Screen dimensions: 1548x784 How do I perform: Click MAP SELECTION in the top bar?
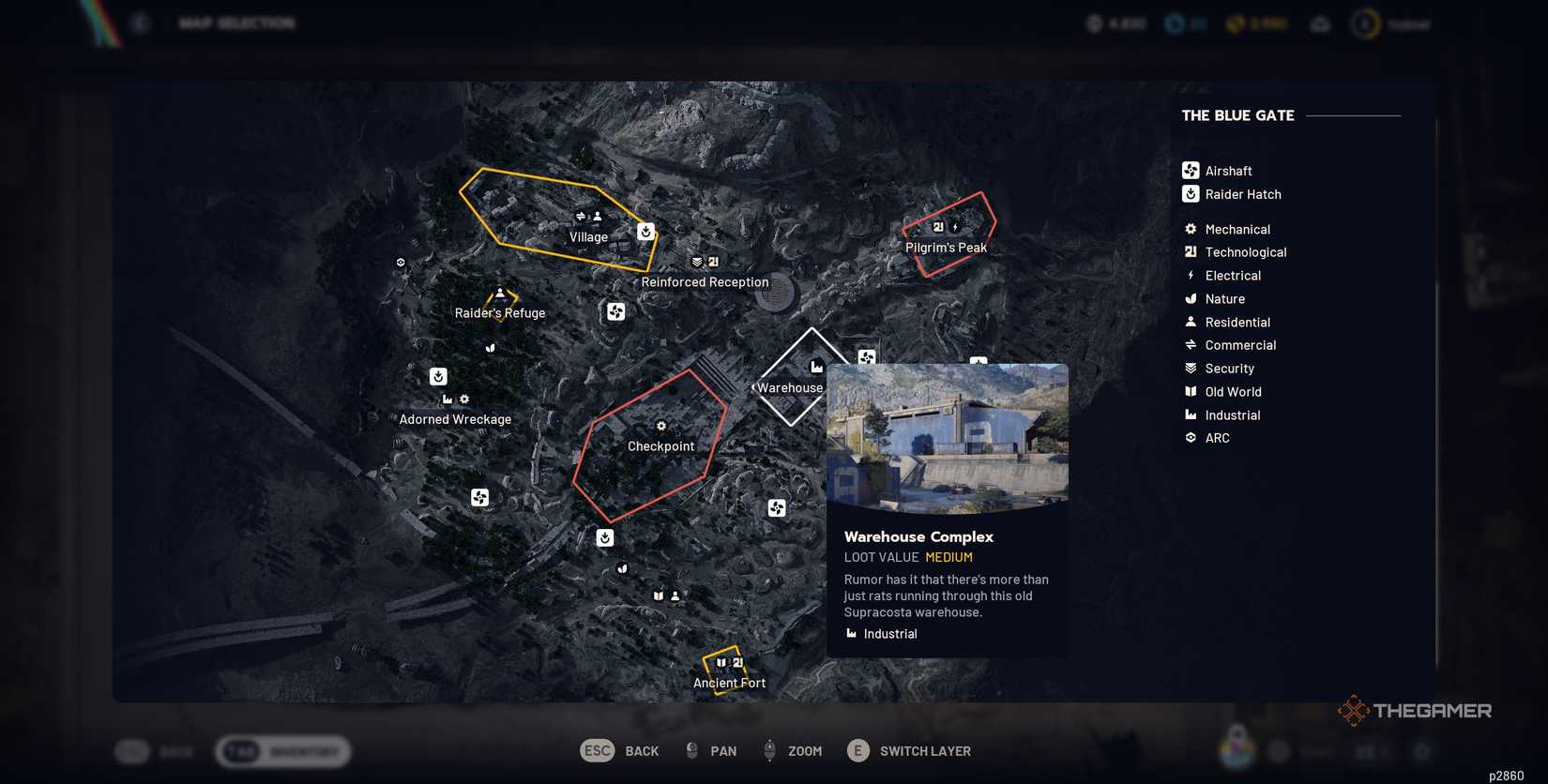(237, 23)
